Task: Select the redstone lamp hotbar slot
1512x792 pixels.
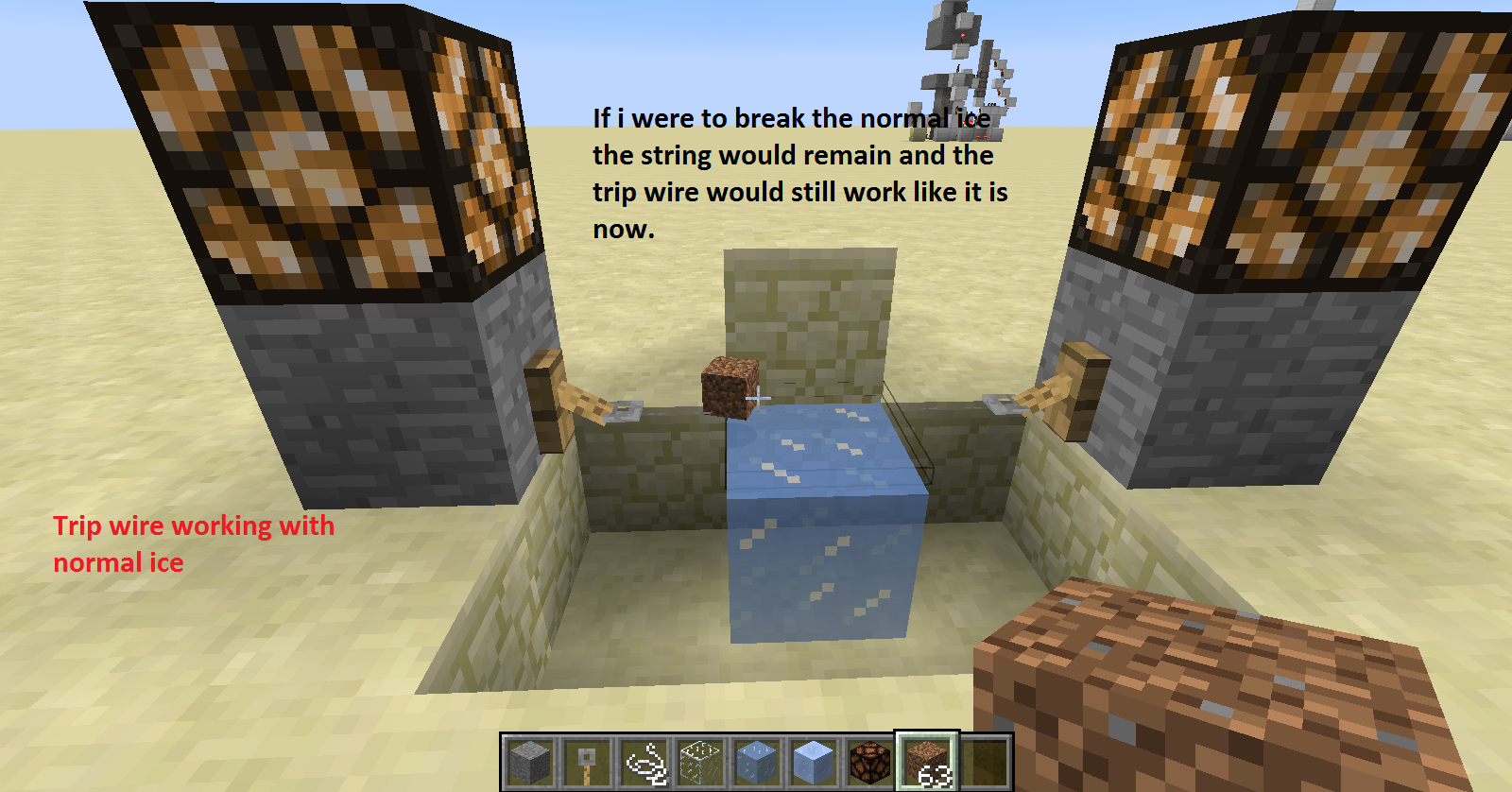Action: 870,762
